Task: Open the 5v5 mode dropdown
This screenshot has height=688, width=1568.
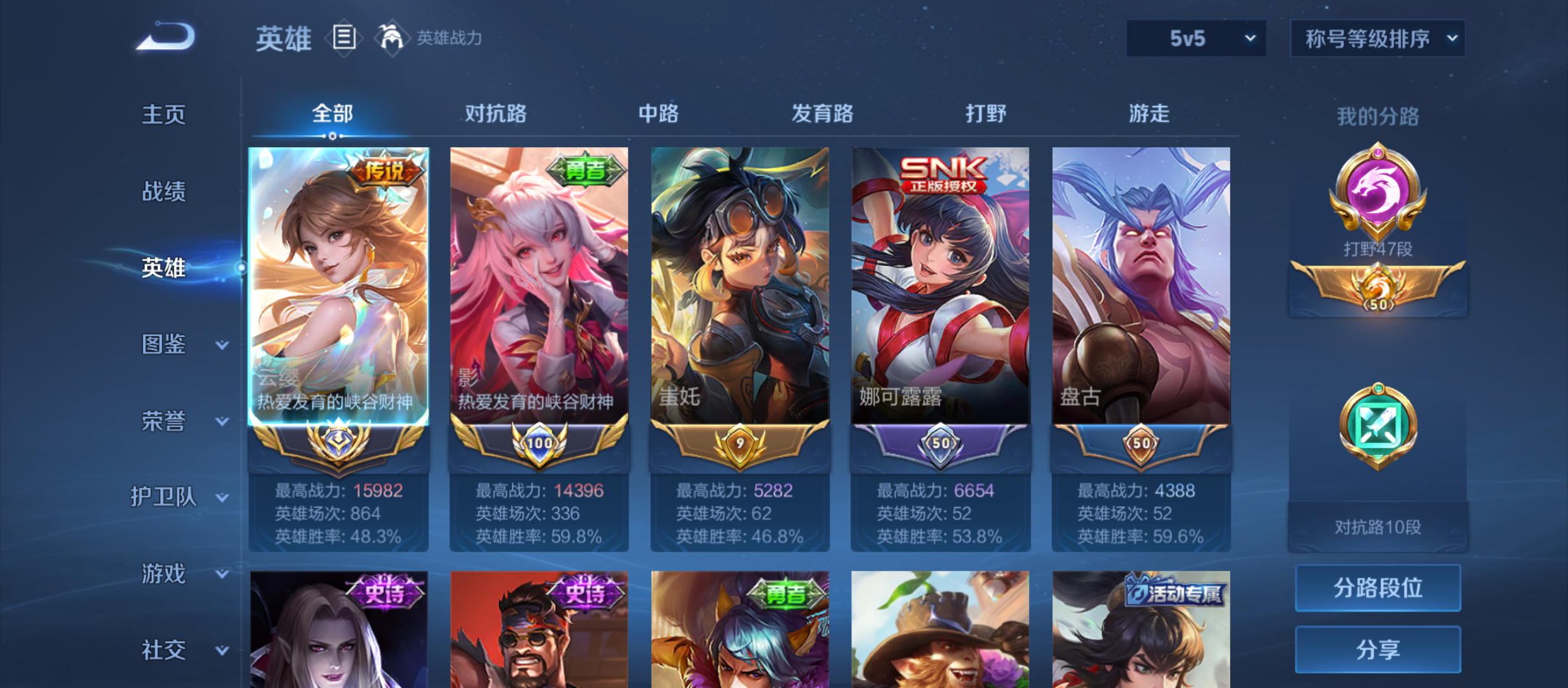Action: point(1195,38)
